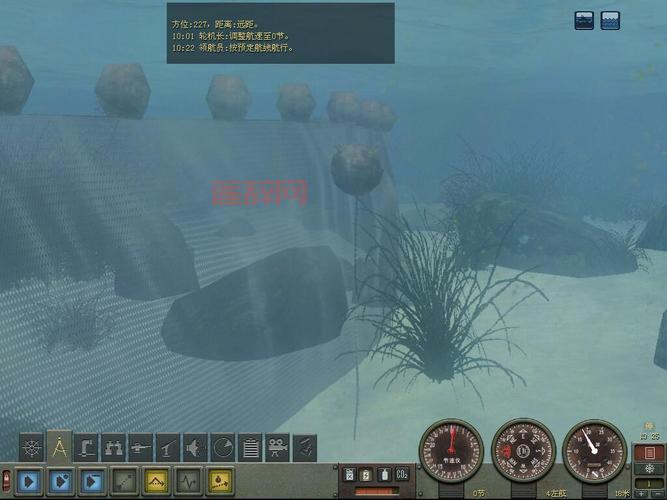Screen dimensions: 667x500
Task: Select the blue underwater waves icon at top right
Action: click(x=610, y=20)
